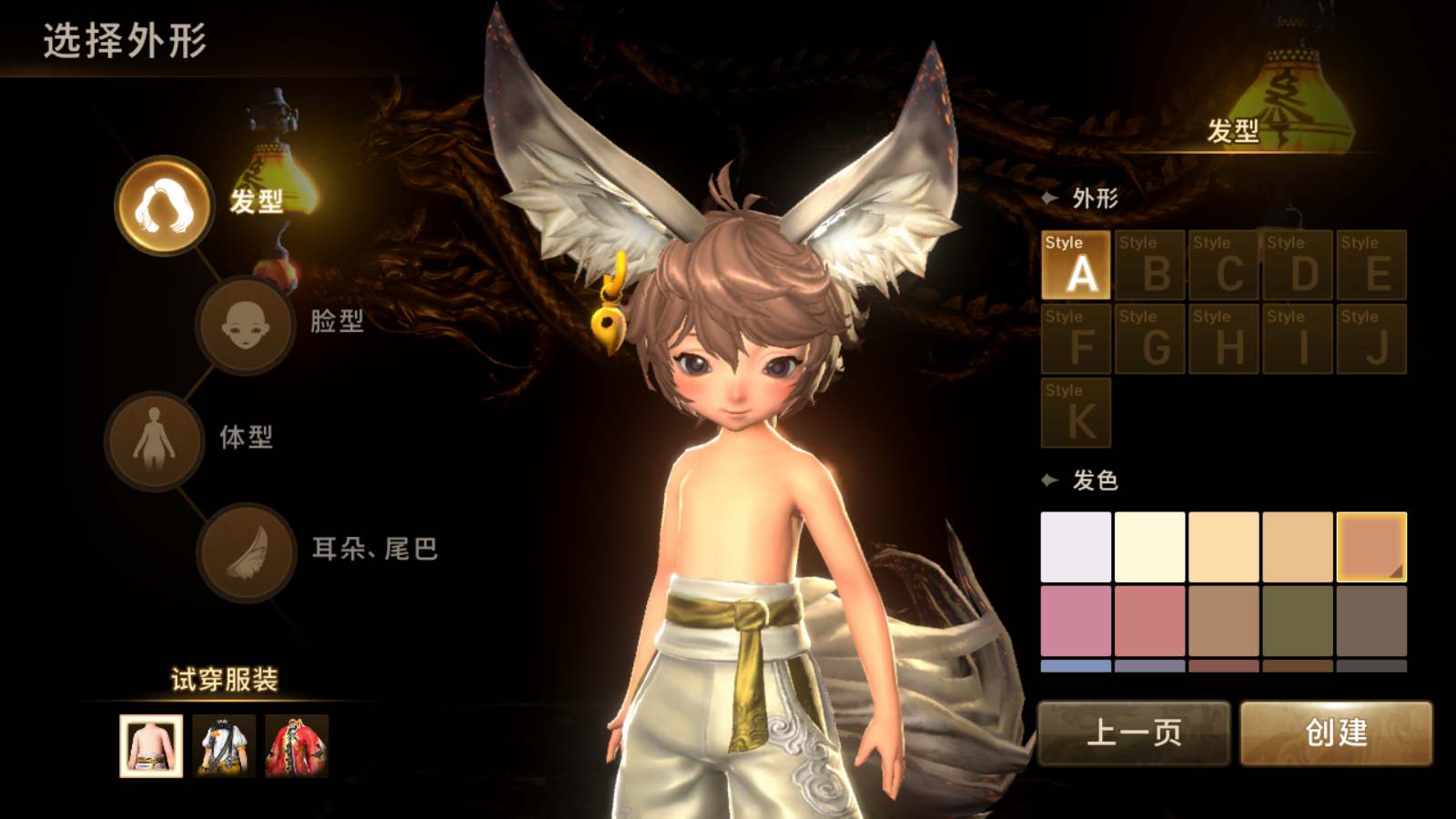Image resolution: width=1456 pixels, height=819 pixels.
Task: Click the 上一页 previous page button
Action: click(1134, 731)
